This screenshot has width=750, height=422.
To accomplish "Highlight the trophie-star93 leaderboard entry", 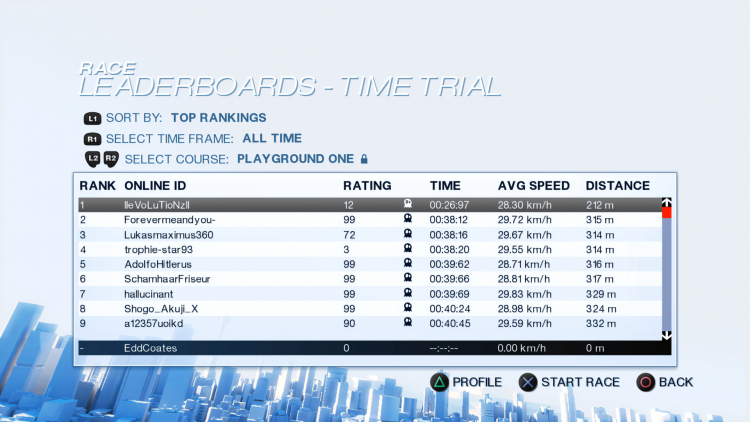I will [370, 249].
